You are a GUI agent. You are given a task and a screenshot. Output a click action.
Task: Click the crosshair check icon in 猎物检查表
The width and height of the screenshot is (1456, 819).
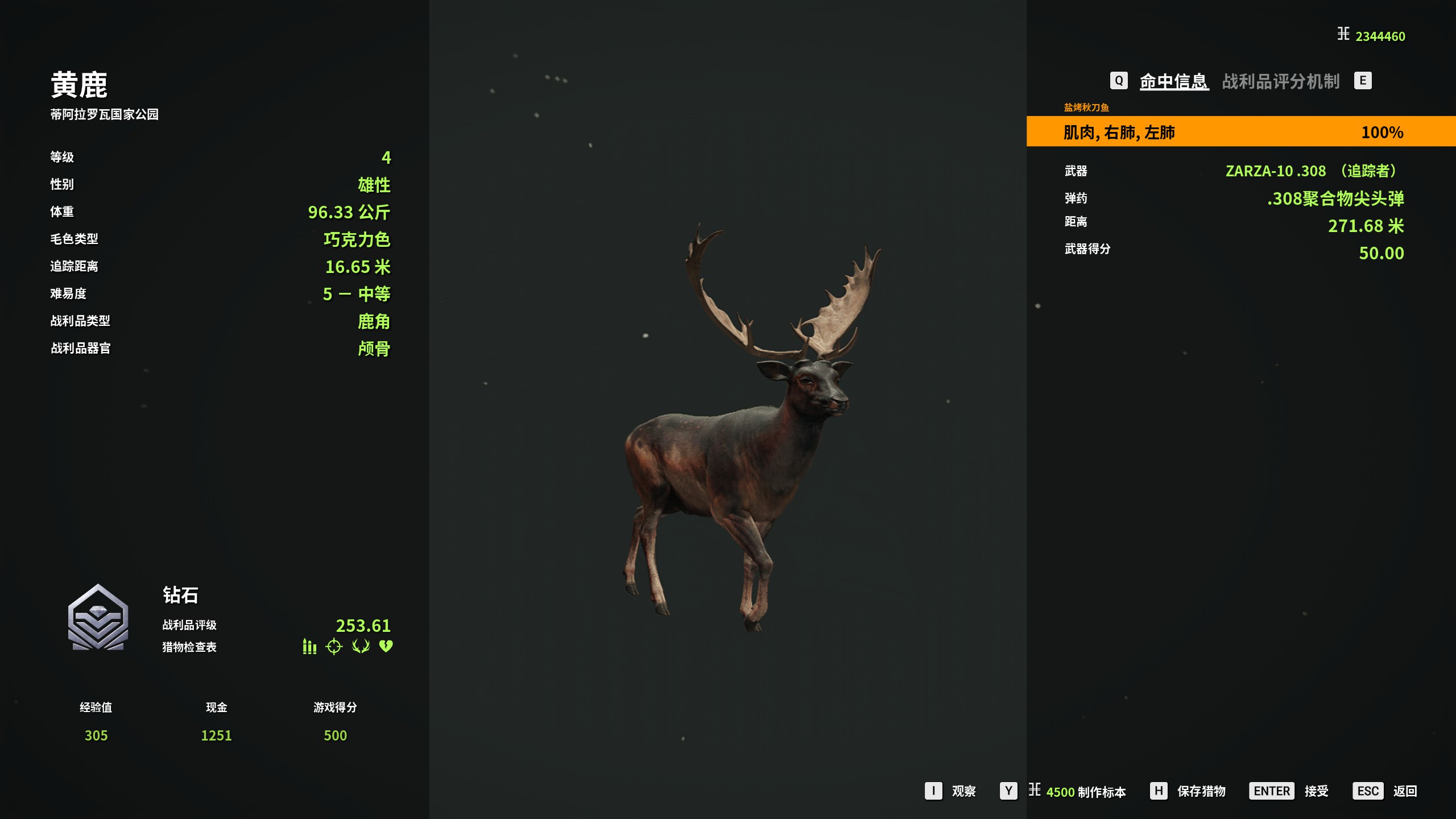(x=334, y=647)
